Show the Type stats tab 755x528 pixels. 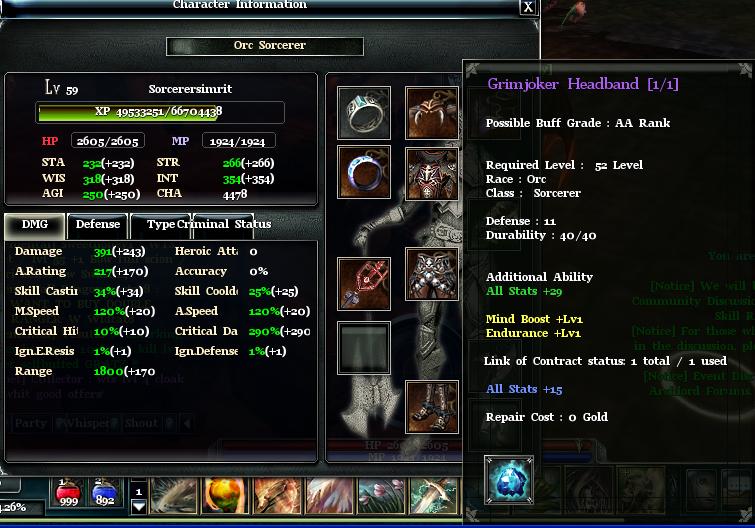160,225
